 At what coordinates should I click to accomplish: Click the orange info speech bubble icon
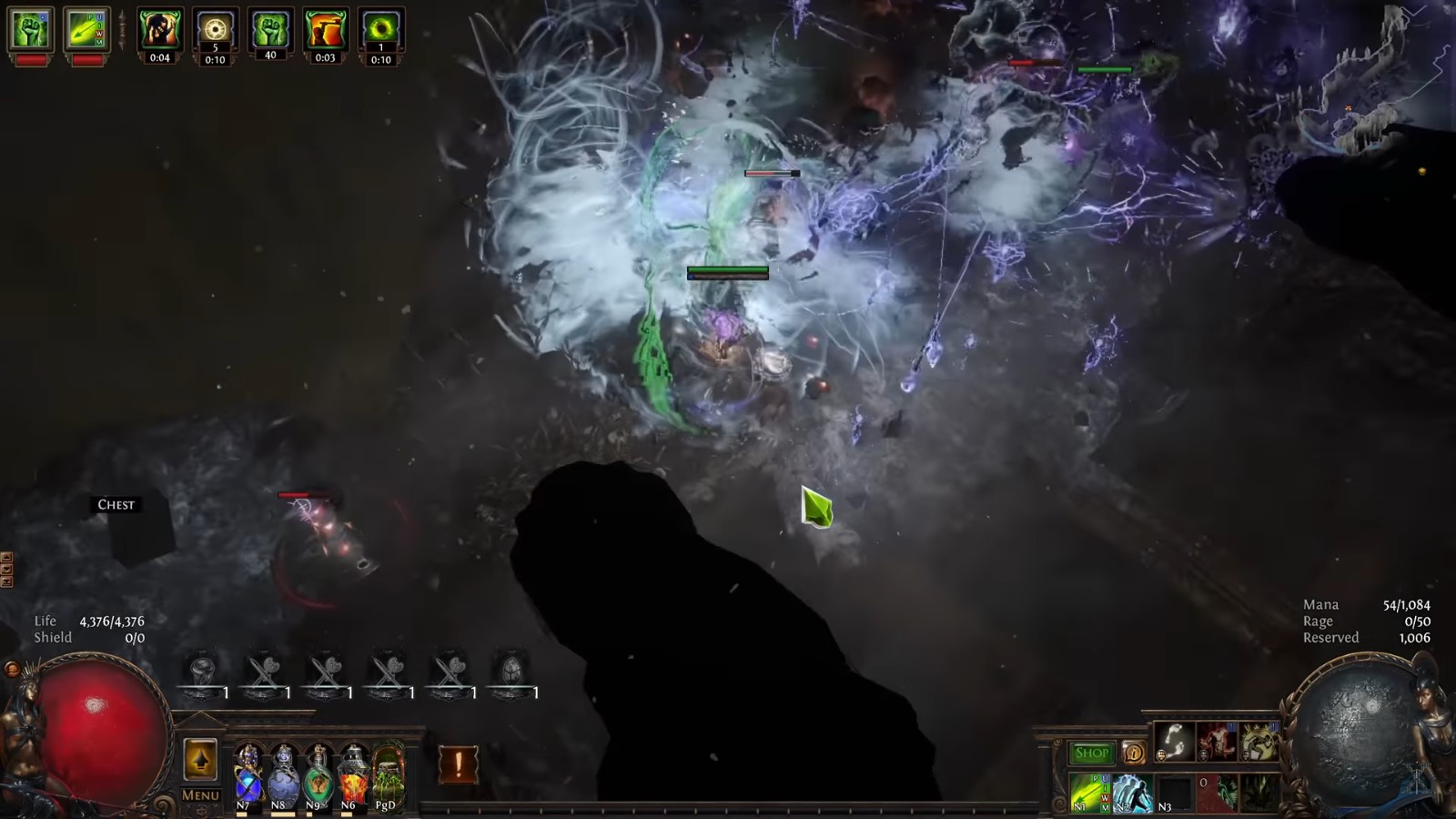pos(1134,753)
